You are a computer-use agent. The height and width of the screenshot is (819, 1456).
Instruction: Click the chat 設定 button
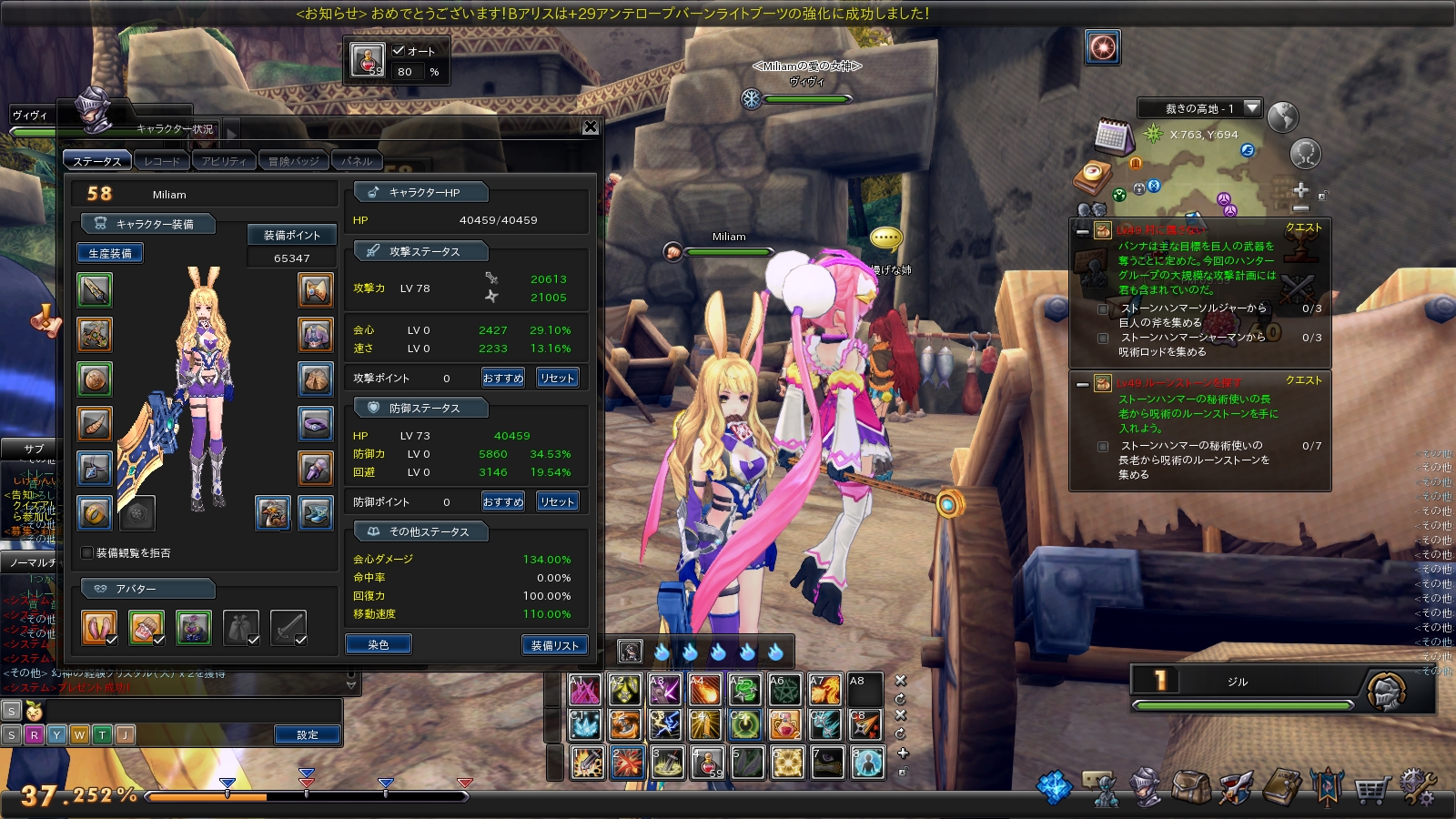(308, 734)
